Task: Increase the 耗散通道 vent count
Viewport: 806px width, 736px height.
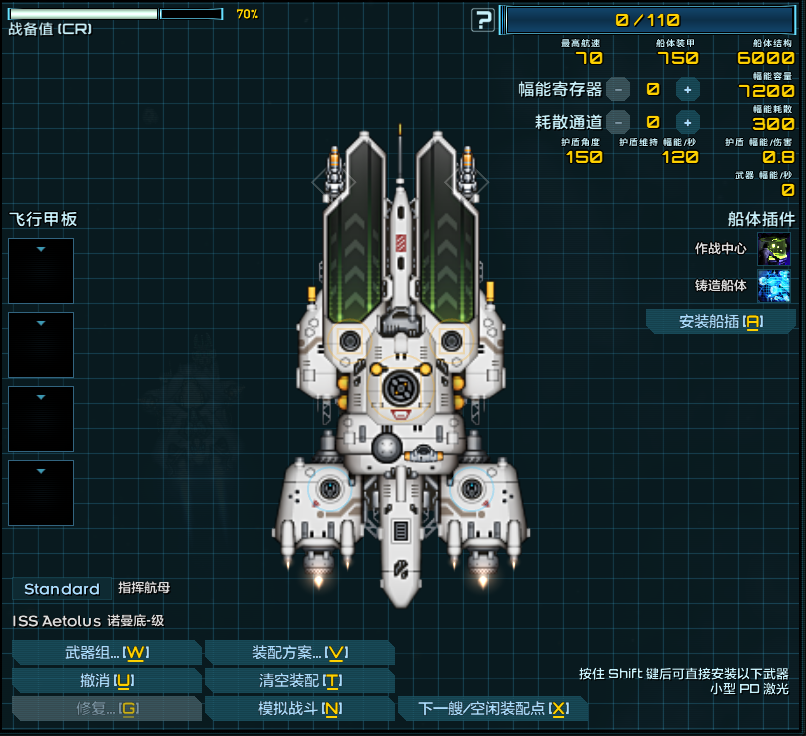Action: click(x=687, y=122)
